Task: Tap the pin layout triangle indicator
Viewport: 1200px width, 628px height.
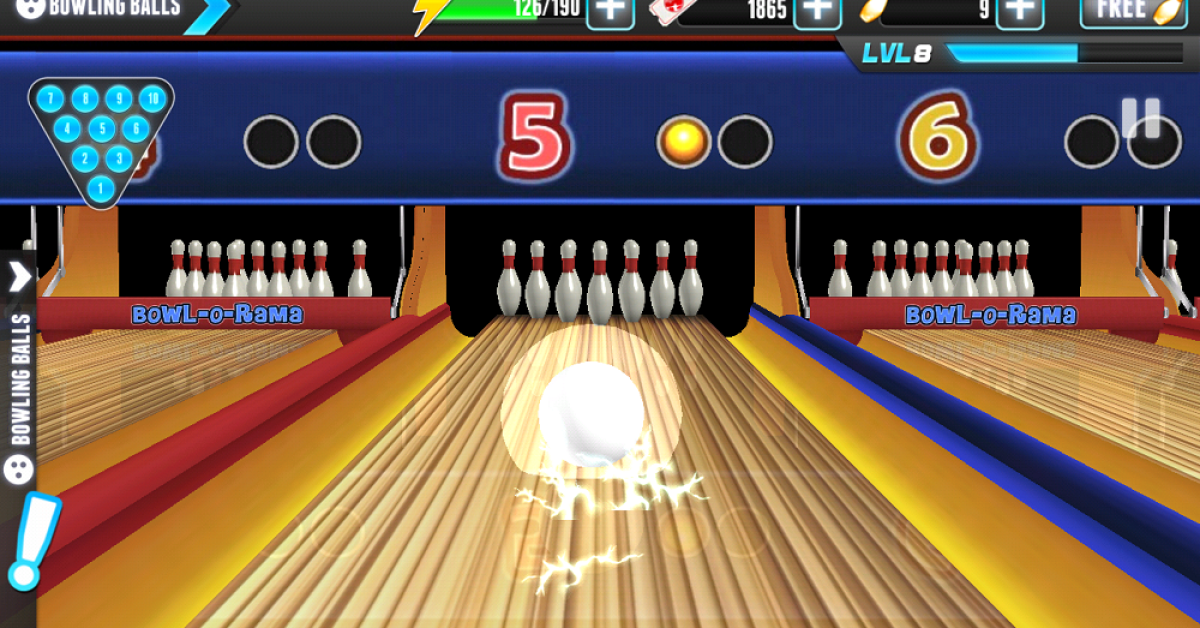Action: (100, 140)
